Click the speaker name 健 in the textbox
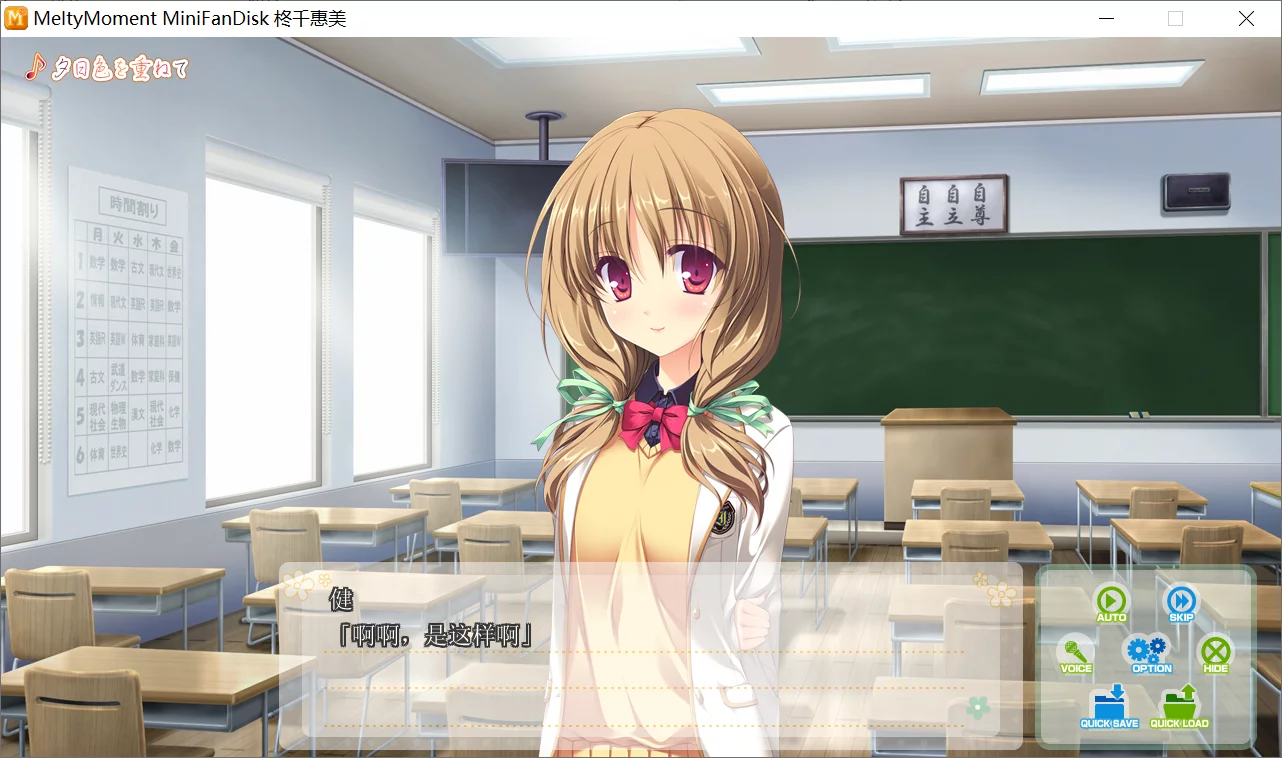The image size is (1282, 758). [x=341, y=601]
